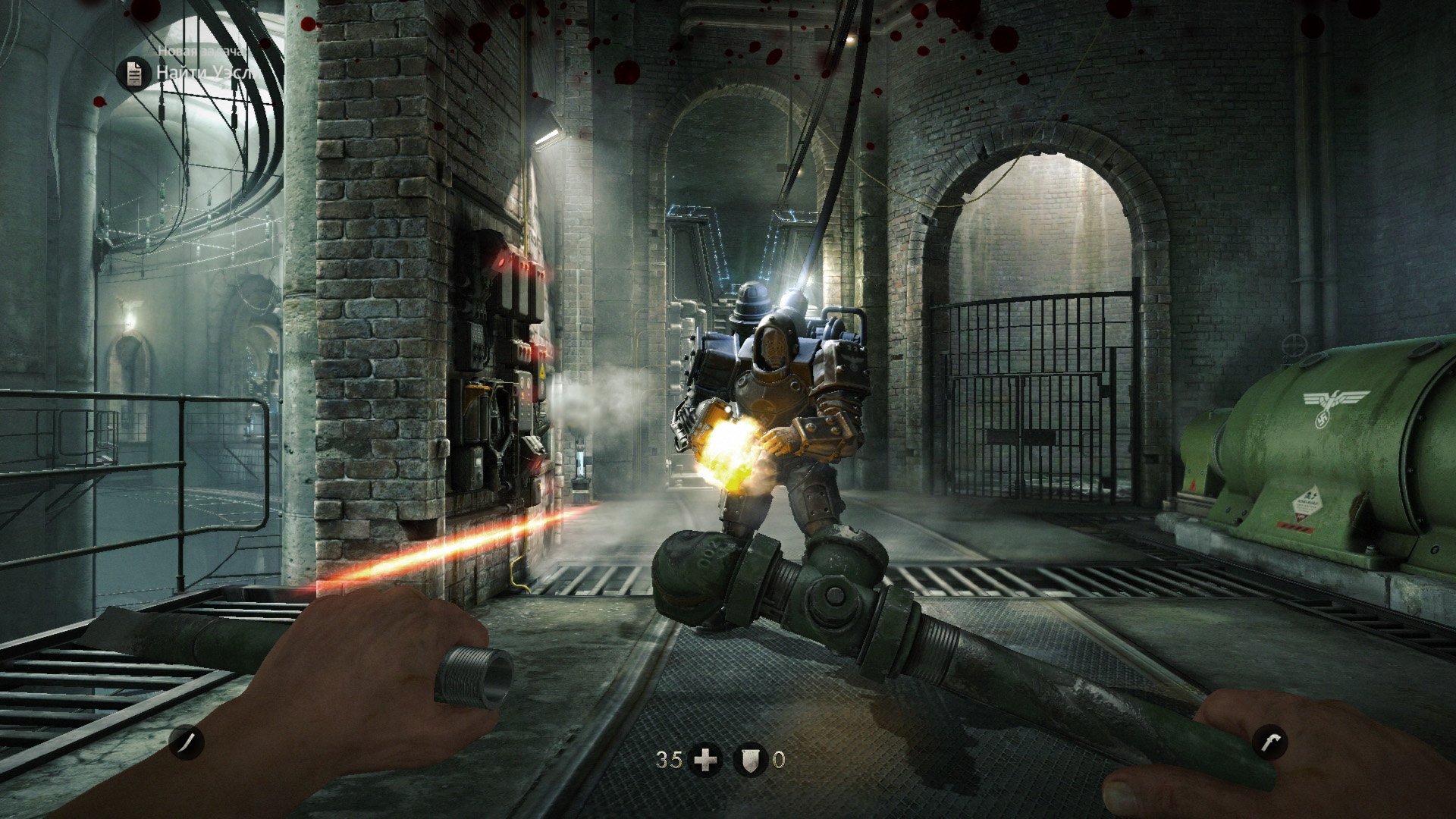Open the new objective notification with the document icon
The image size is (1456, 819).
point(135,74)
